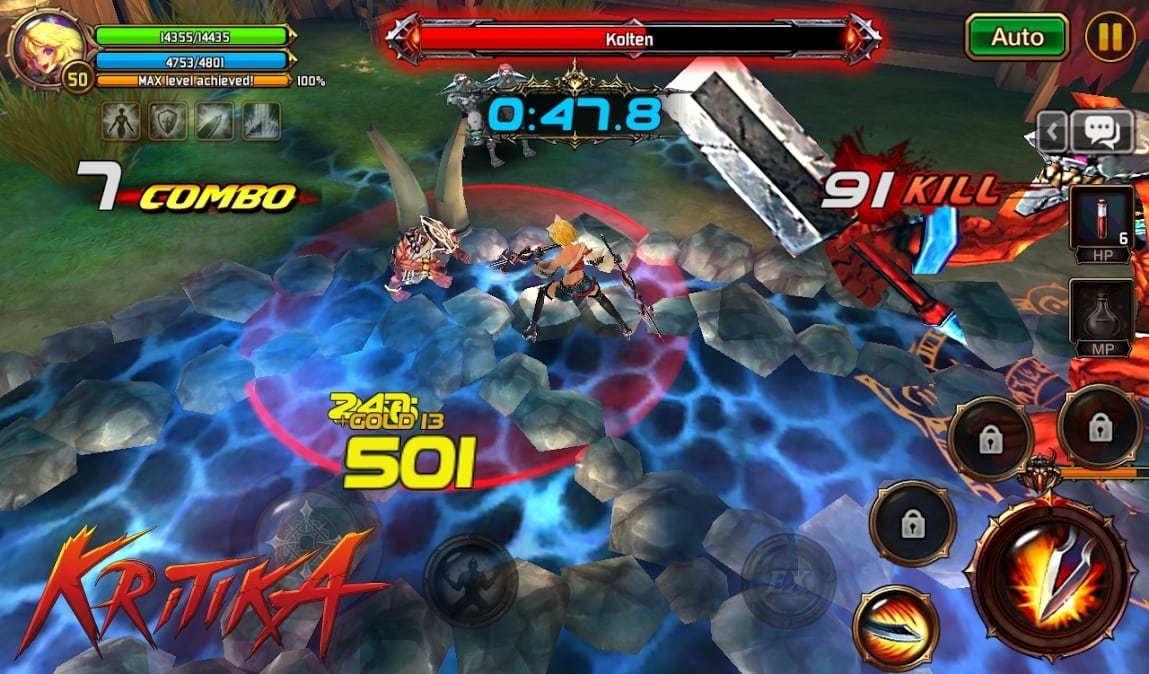Open the chat speech bubble panel
This screenshot has height=674, width=1149.
(1101, 131)
